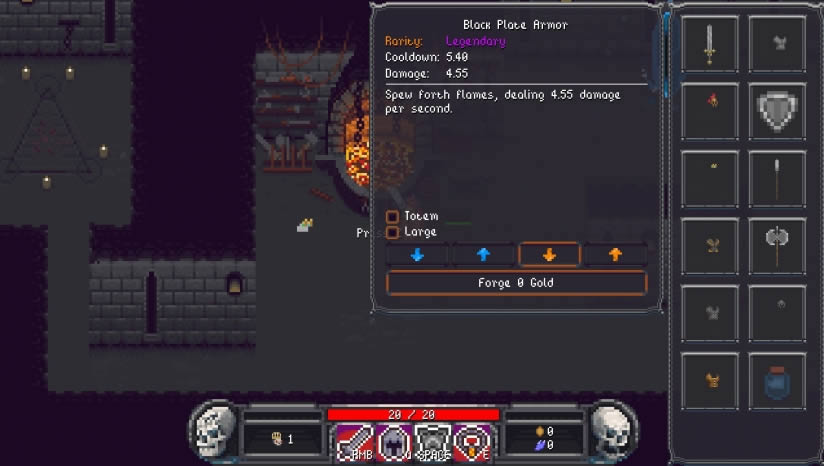This screenshot has width=824, height=466.
Task: Select the double-bladed battle axe slot
Action: 777,245
